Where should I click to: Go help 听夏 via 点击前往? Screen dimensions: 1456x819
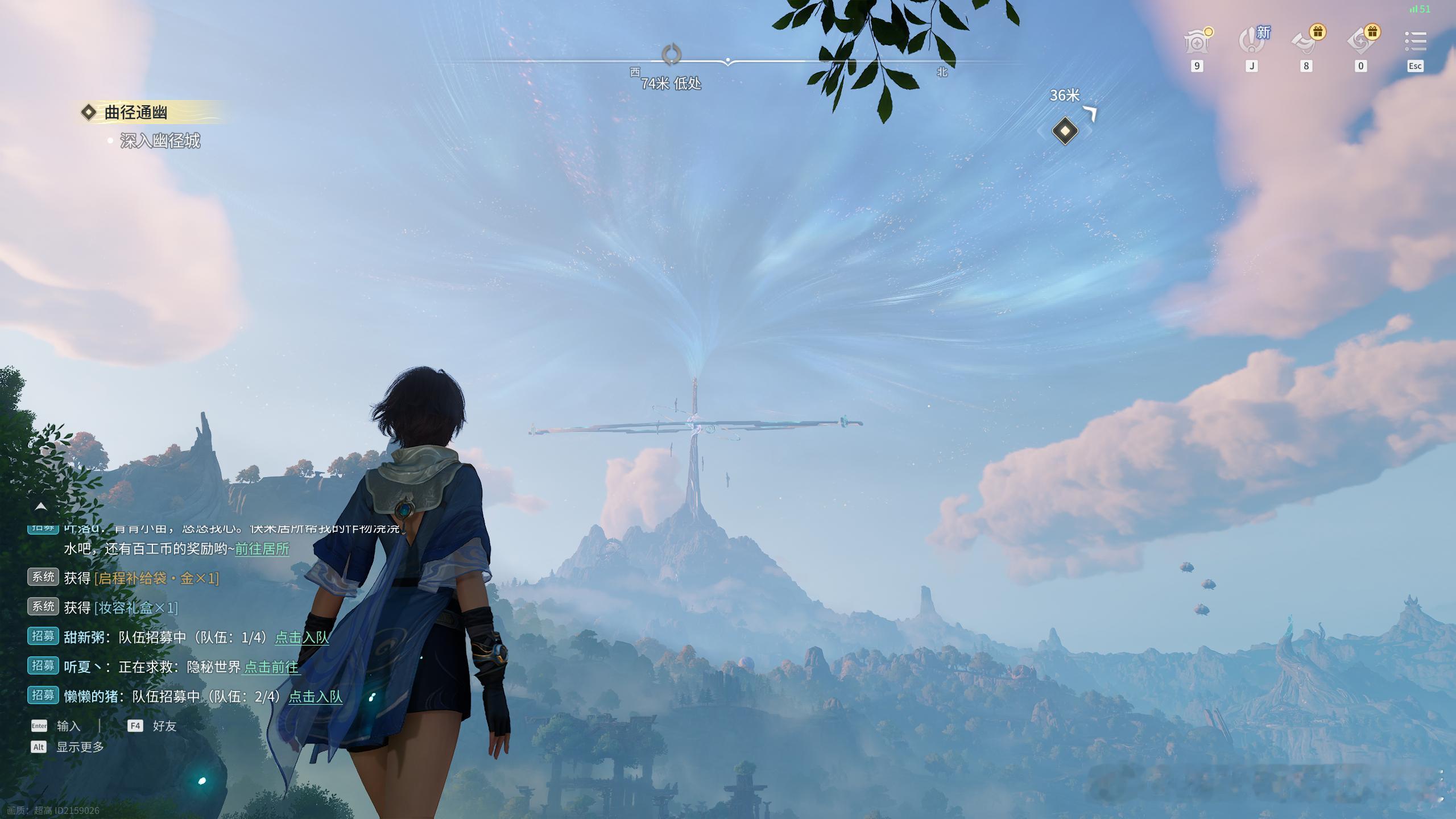click(x=271, y=667)
